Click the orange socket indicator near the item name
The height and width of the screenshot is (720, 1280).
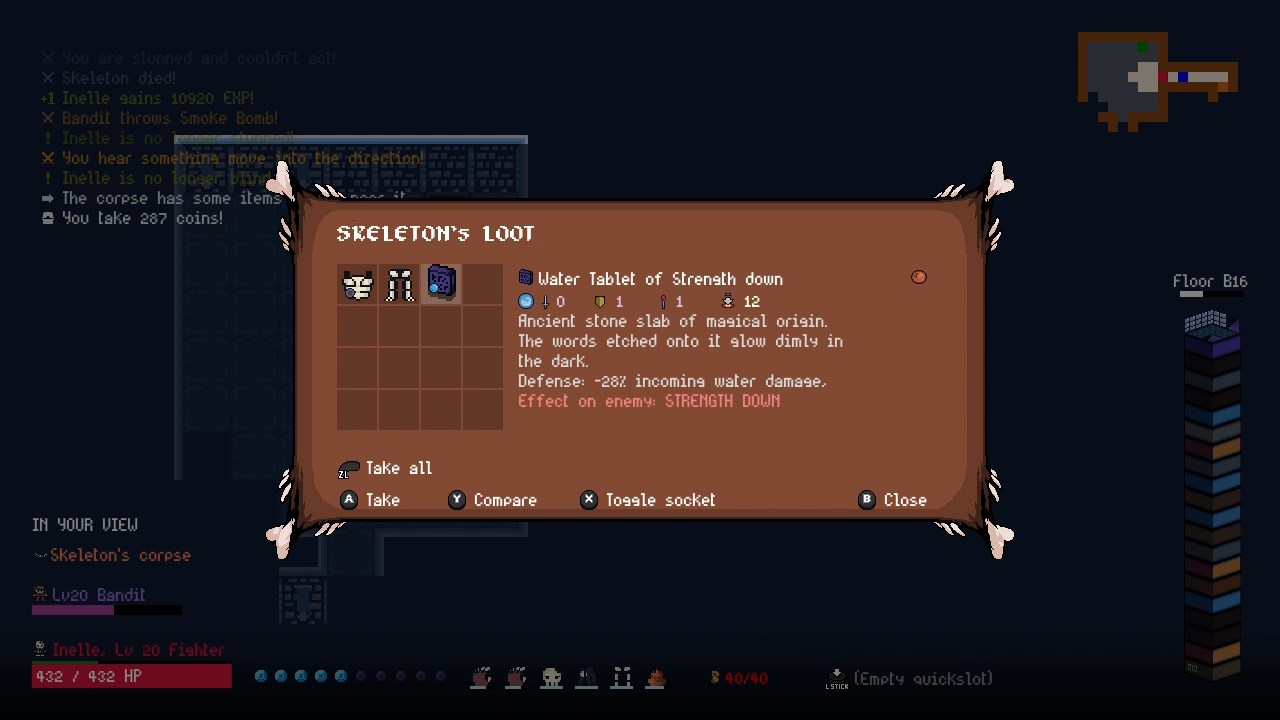(918, 277)
